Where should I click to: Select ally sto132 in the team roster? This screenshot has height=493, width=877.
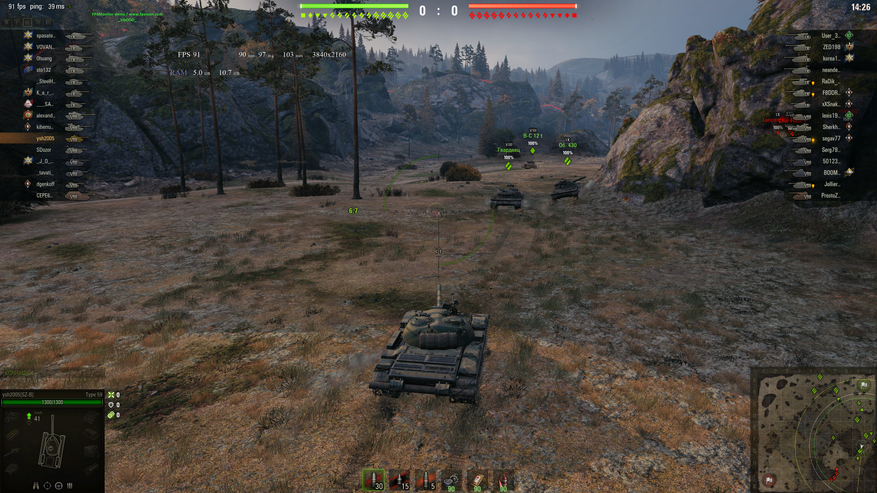pos(45,70)
